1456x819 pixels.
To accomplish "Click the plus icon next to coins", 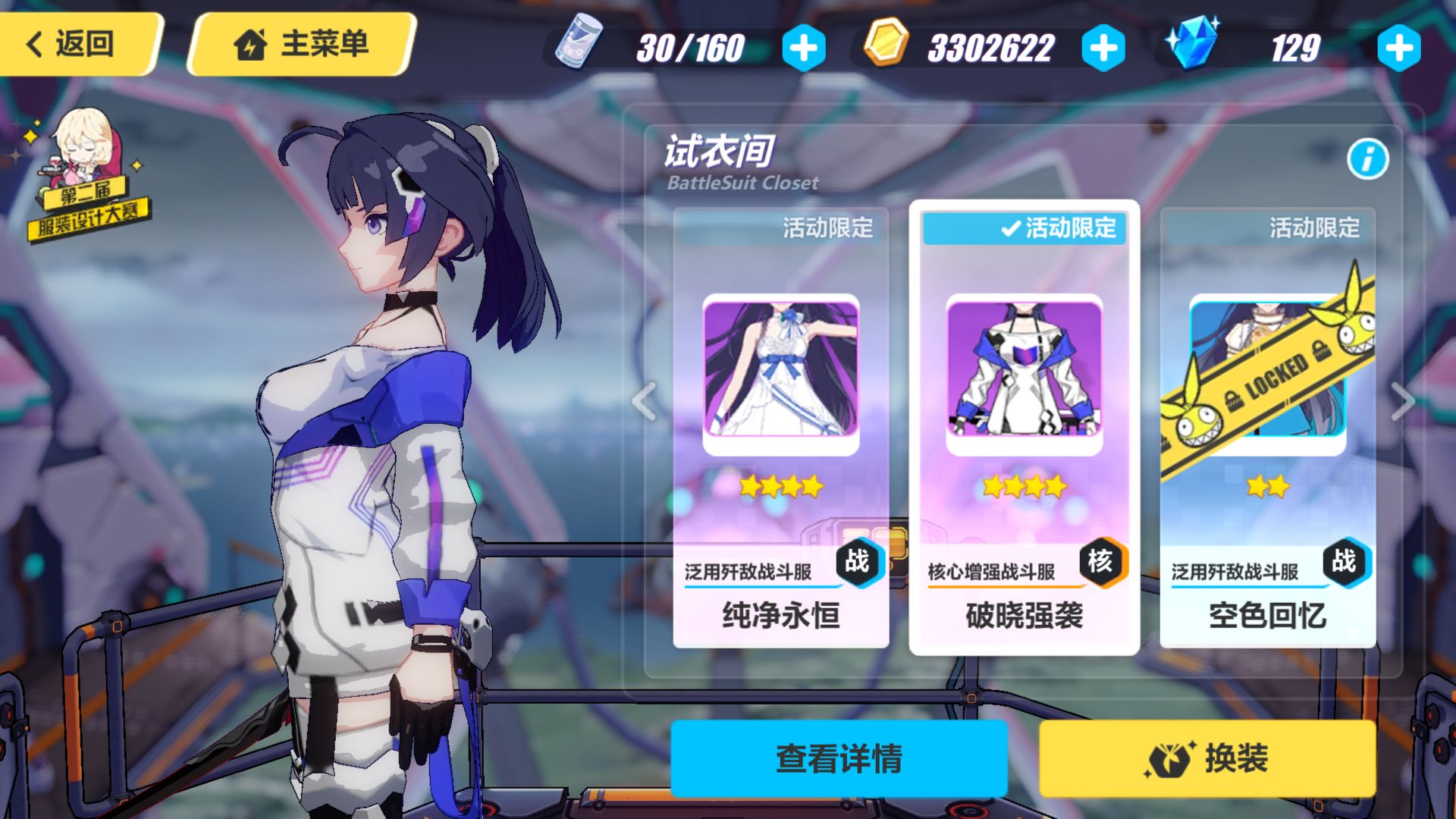I will click(x=1103, y=47).
